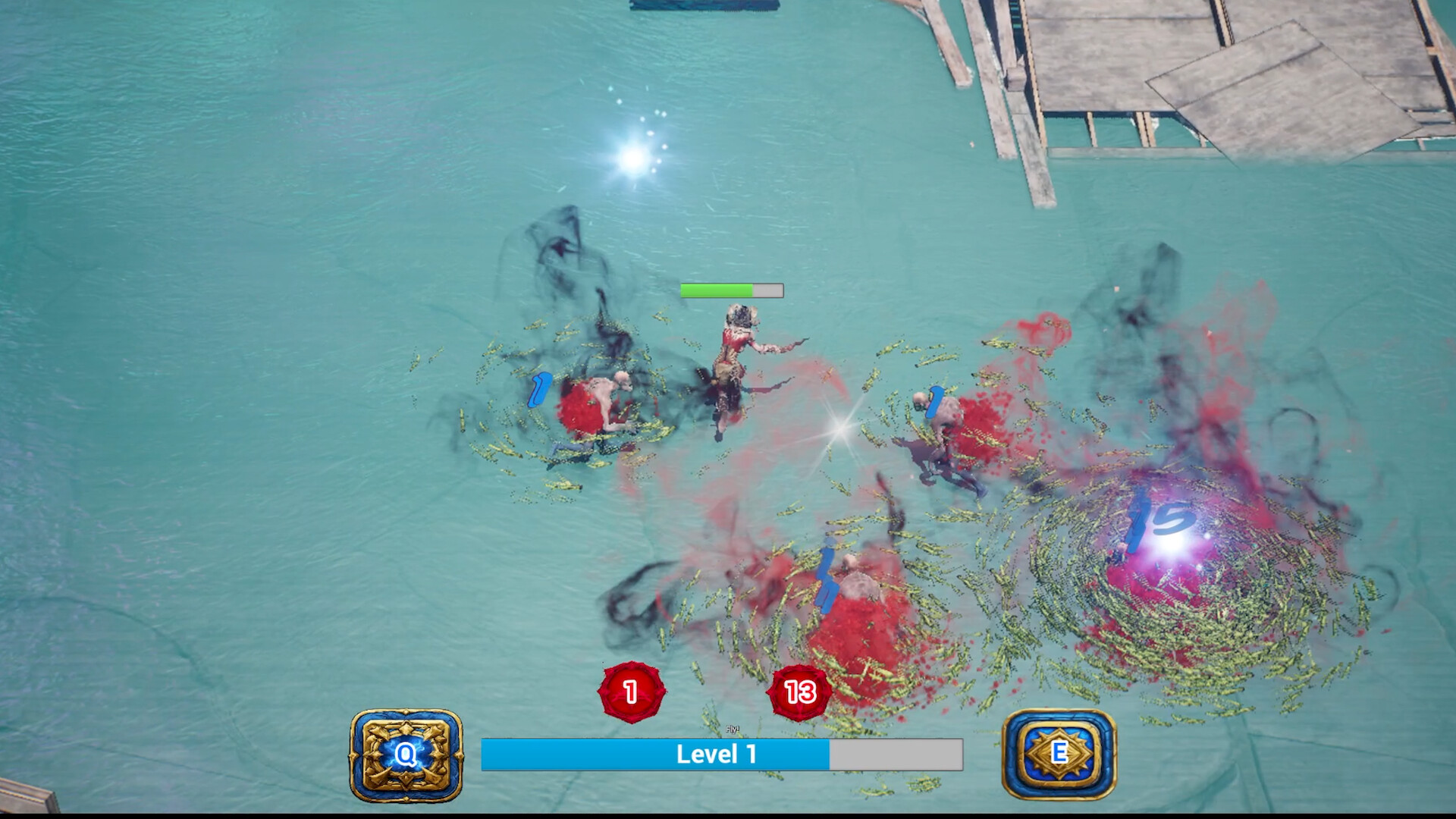Click the Level 1 text label

716,752
